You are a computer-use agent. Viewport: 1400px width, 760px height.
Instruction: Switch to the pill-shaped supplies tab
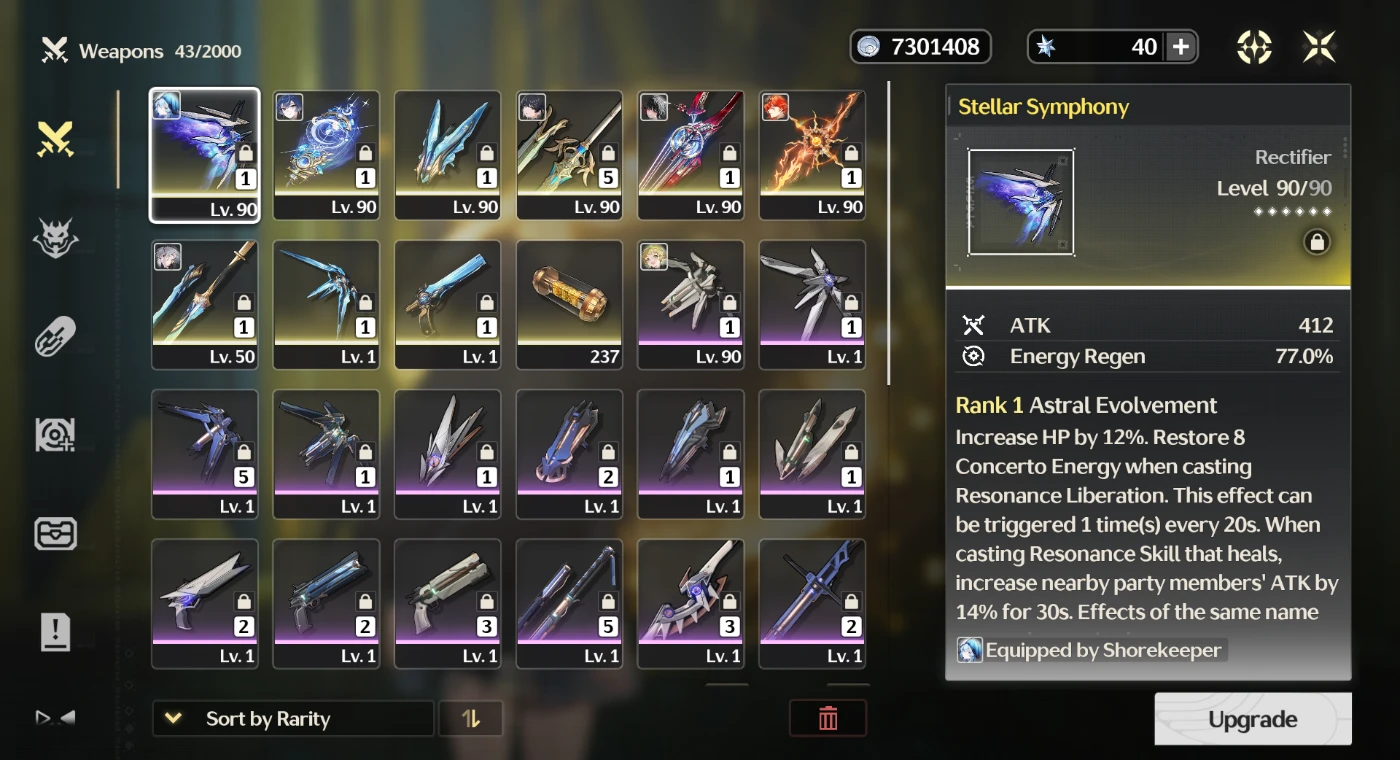point(55,337)
